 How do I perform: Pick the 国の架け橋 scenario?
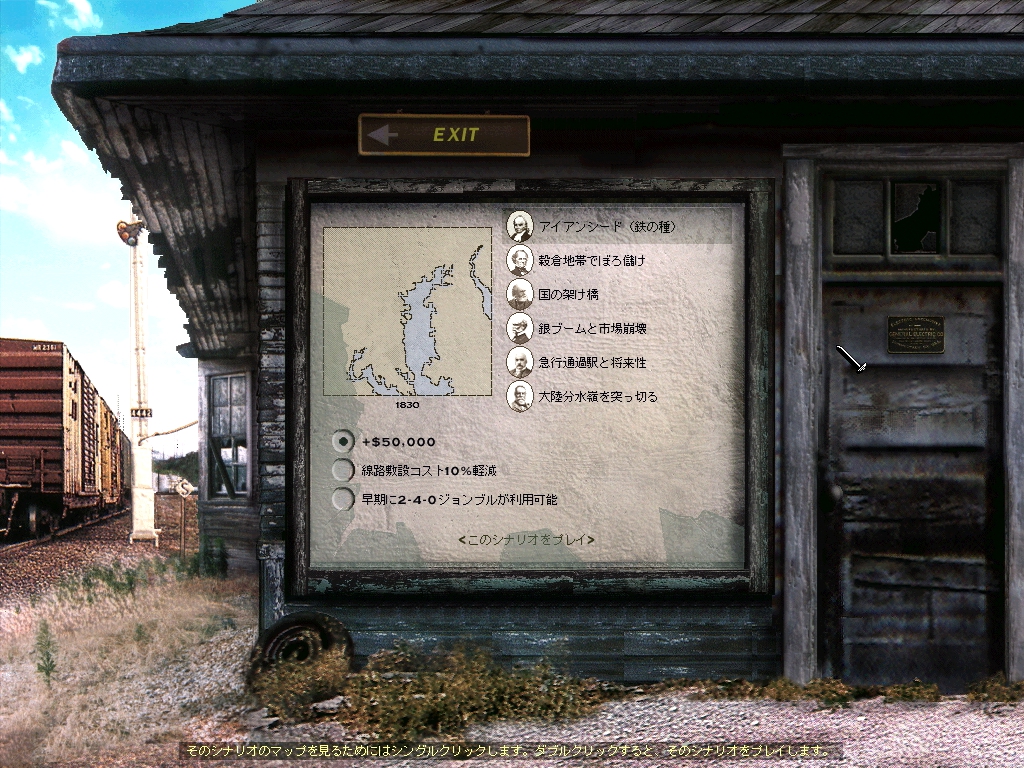point(568,295)
